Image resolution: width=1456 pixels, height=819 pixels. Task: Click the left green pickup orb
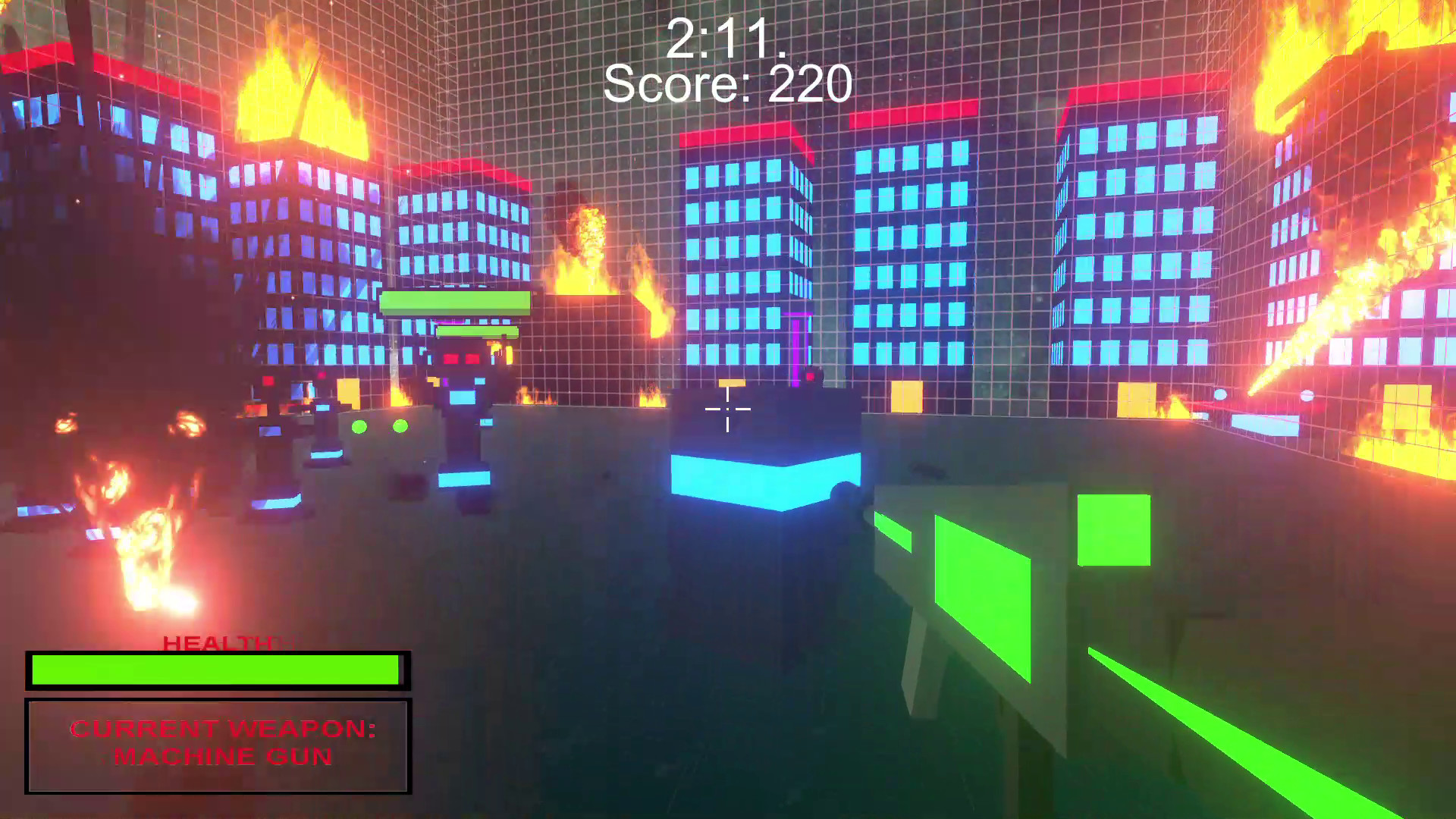pyautogui.click(x=359, y=428)
